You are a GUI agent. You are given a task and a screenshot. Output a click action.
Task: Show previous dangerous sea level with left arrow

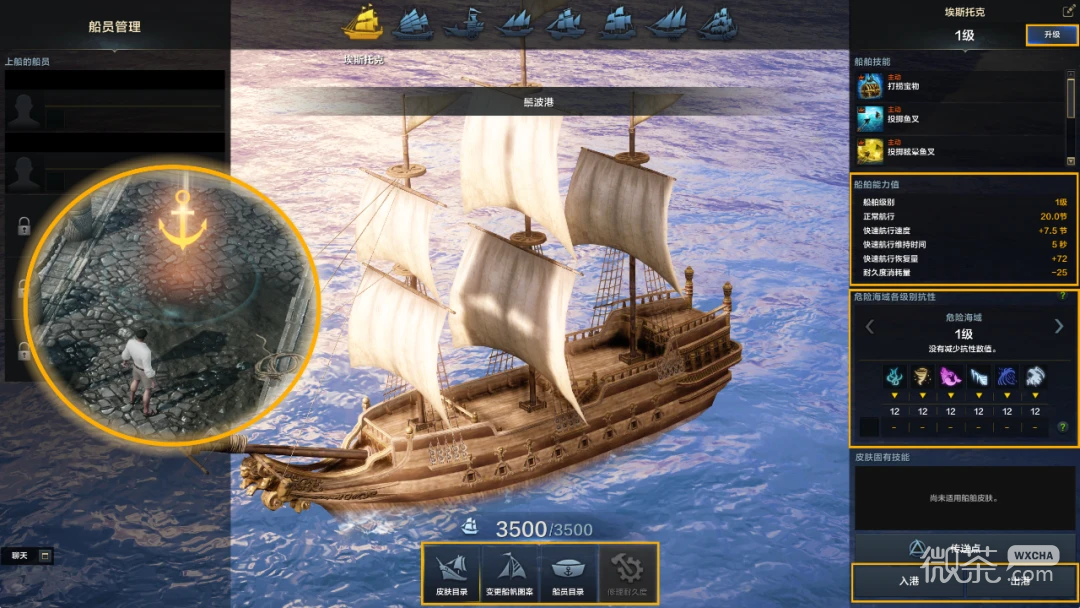pyautogui.click(x=869, y=326)
